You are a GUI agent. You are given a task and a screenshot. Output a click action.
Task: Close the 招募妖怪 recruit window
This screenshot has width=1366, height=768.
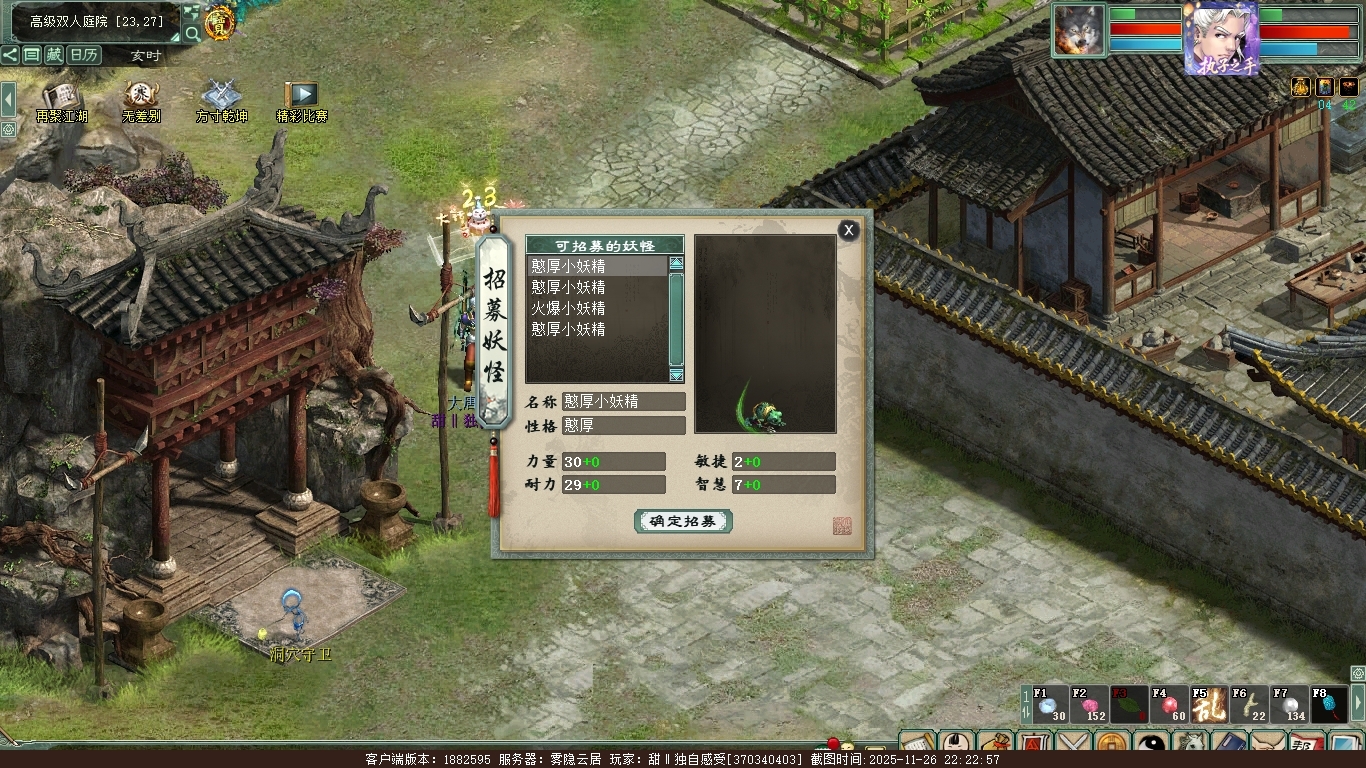(x=848, y=231)
